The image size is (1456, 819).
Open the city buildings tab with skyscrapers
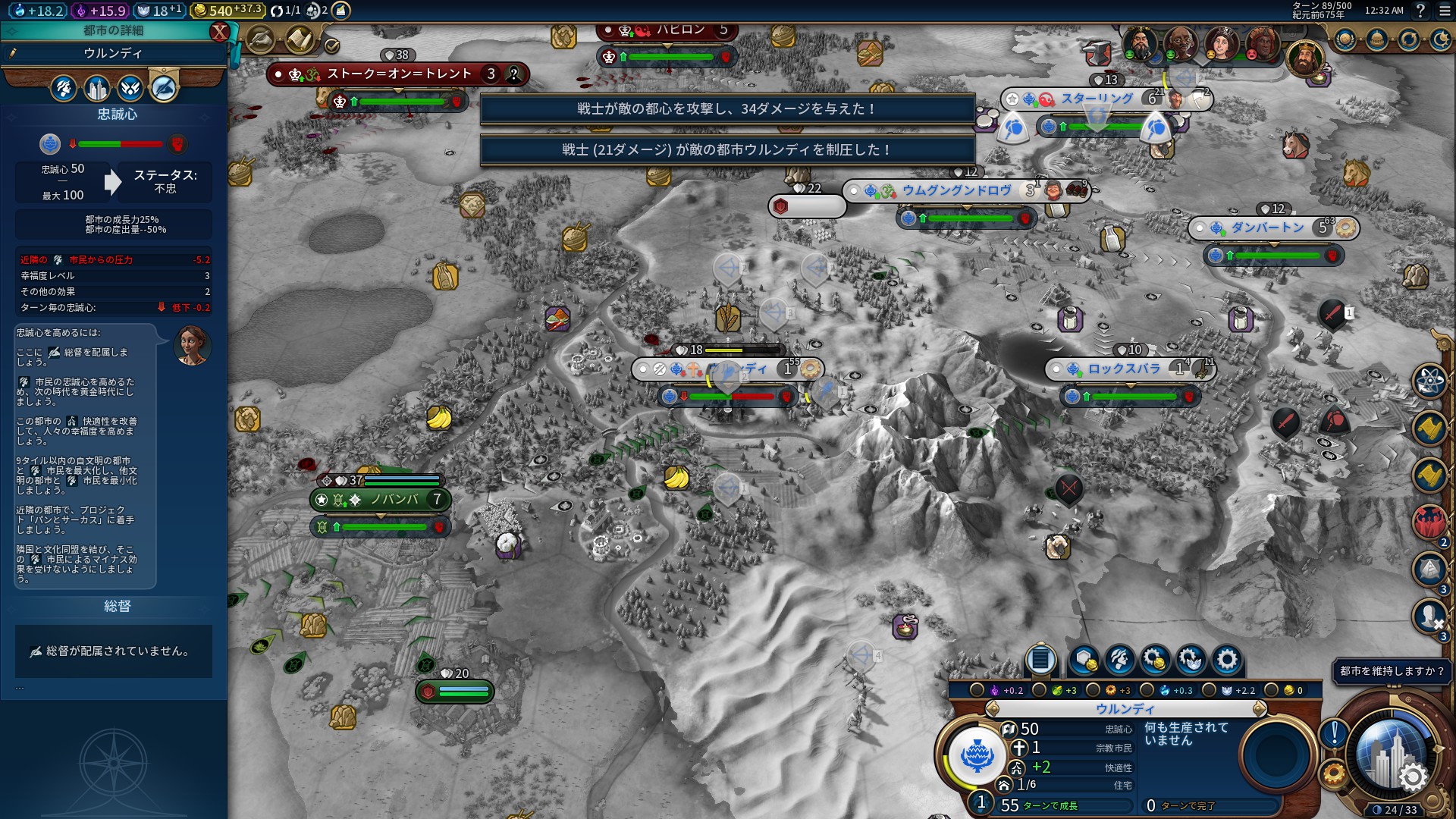pos(97,89)
